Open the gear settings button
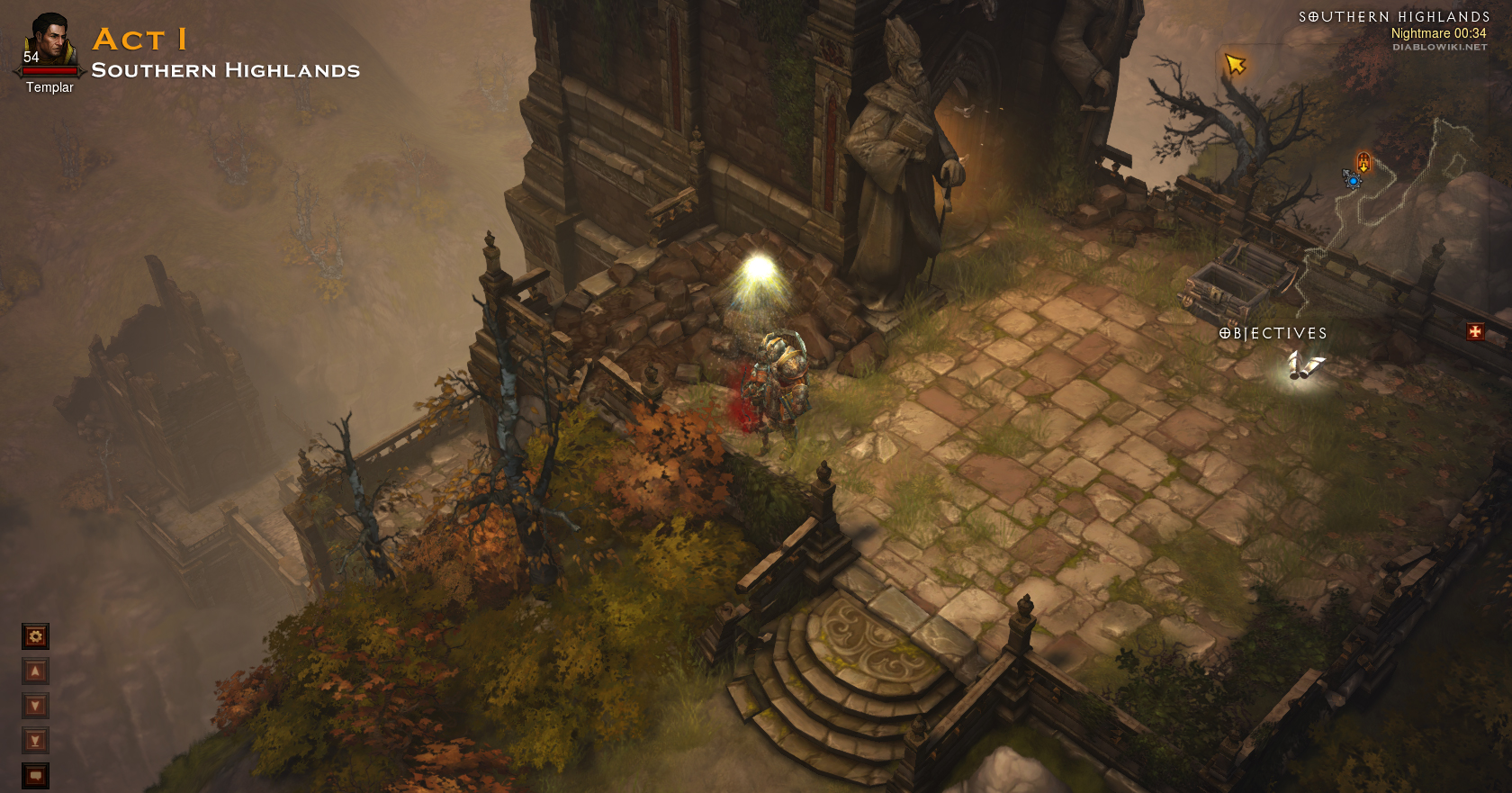1512x793 pixels. tap(35, 636)
